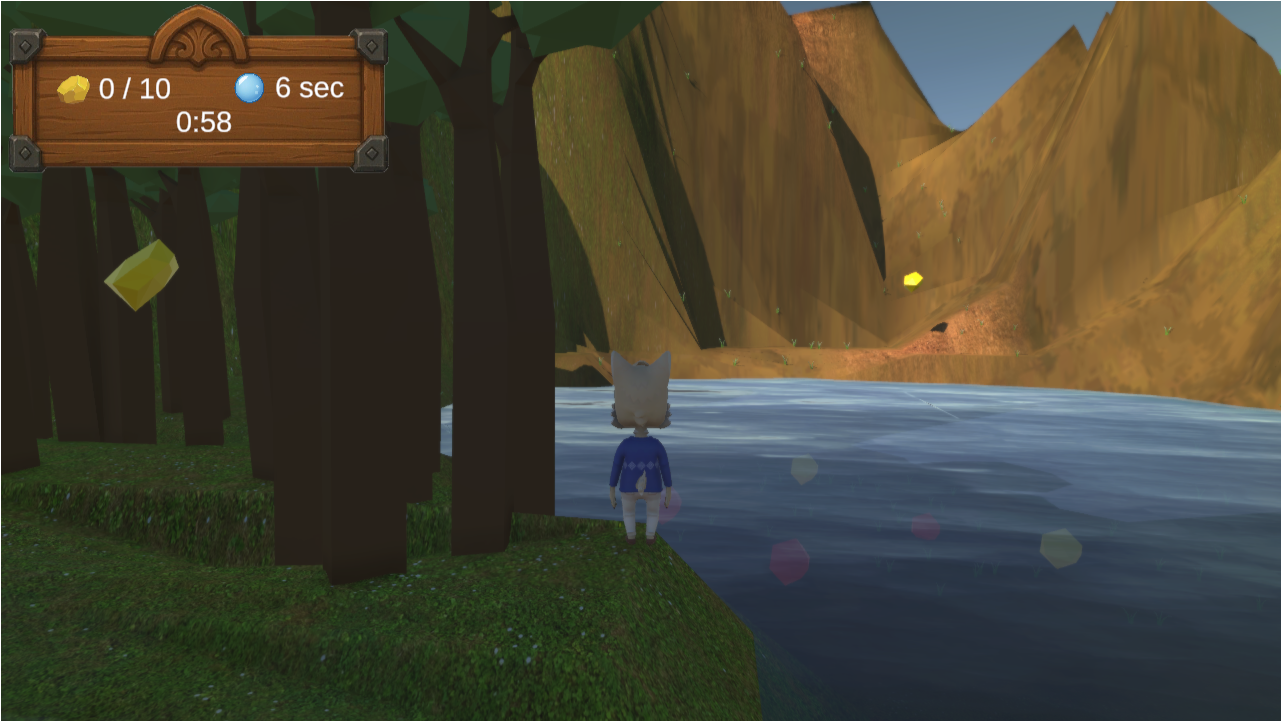Viewport: 1281px width, 721px height.
Task: Click the blue water orb icon
Action: [x=248, y=88]
